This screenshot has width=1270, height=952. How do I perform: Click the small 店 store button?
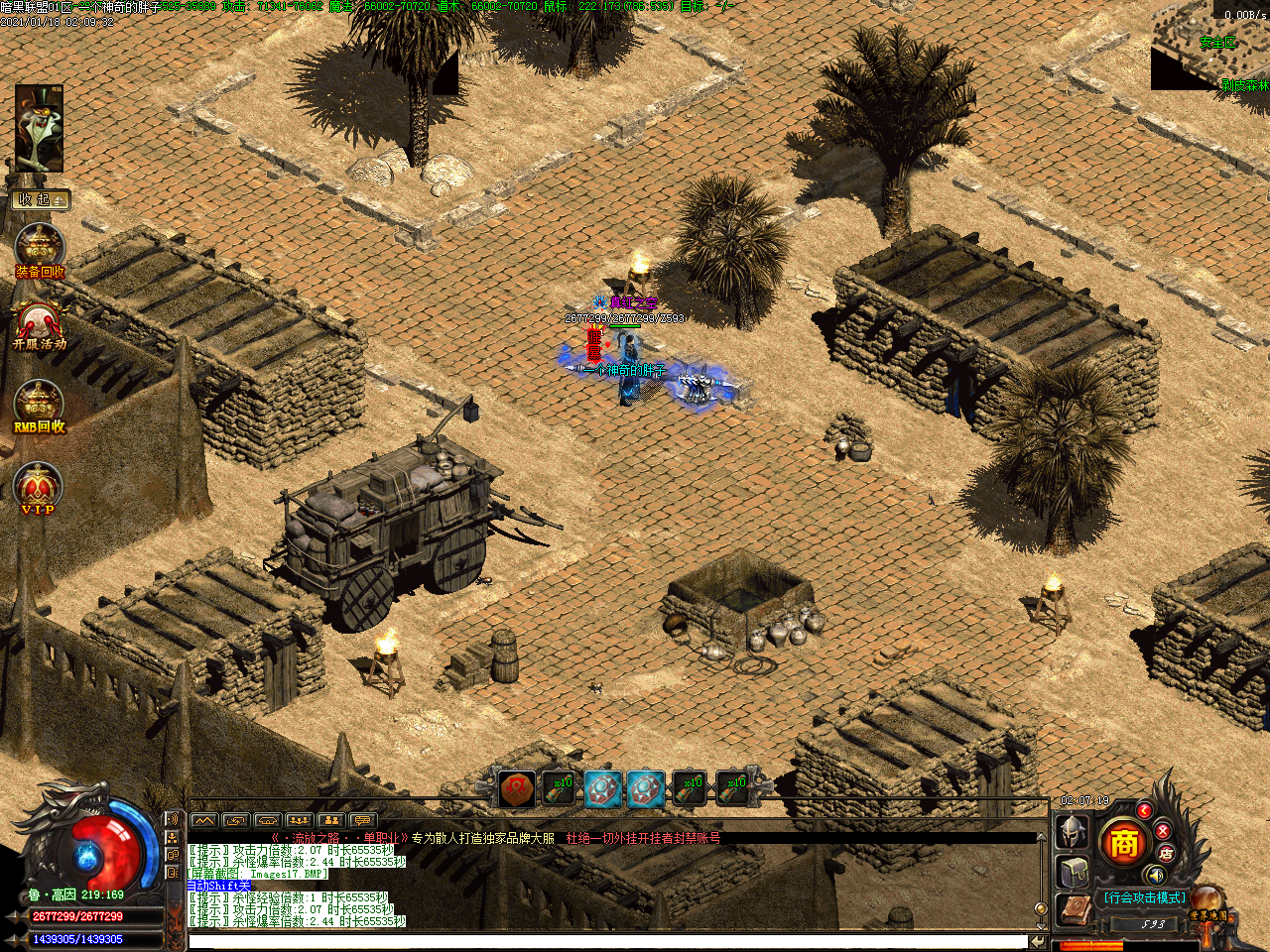[1167, 853]
